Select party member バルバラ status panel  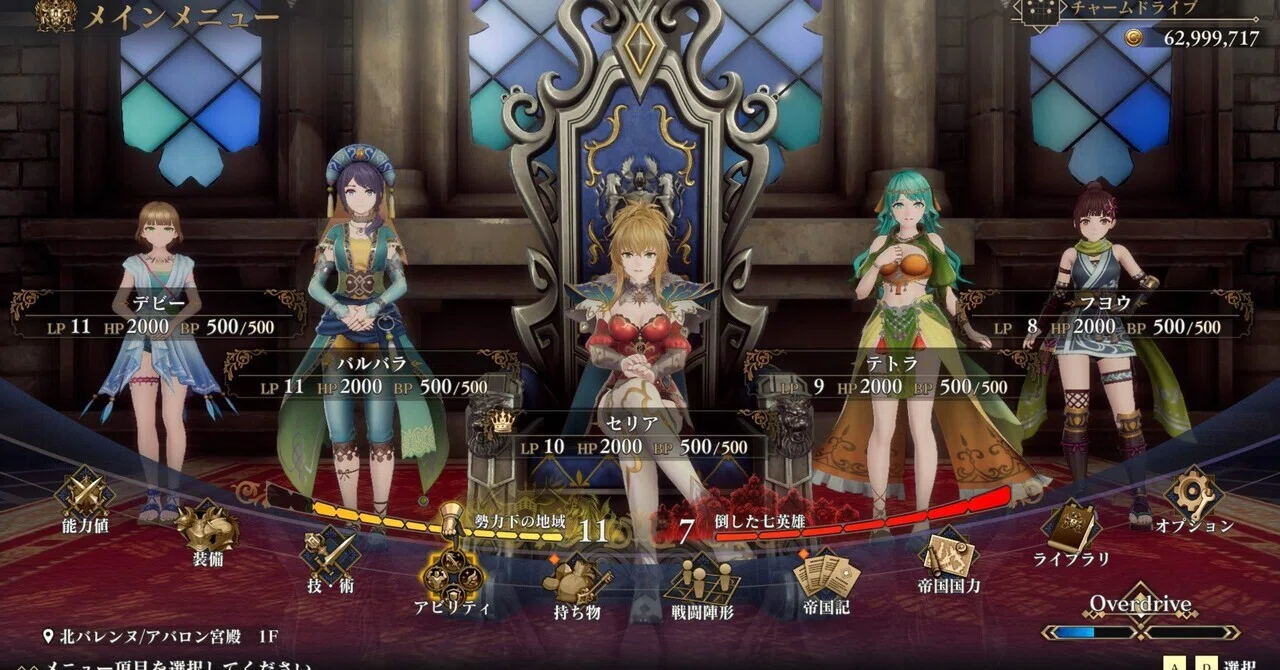pos(371,375)
